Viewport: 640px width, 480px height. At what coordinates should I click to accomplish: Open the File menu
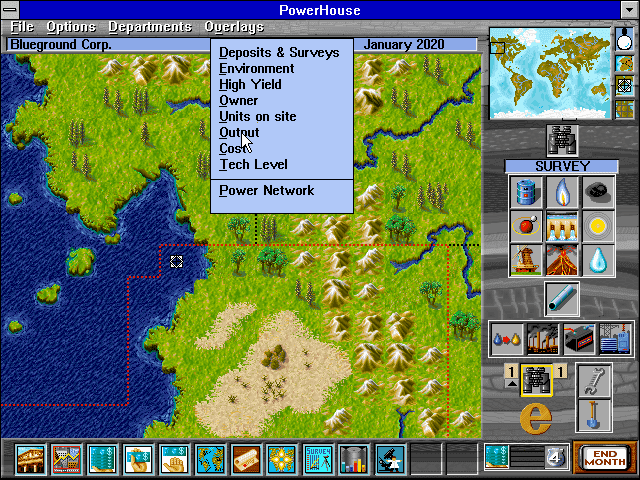click(x=22, y=27)
